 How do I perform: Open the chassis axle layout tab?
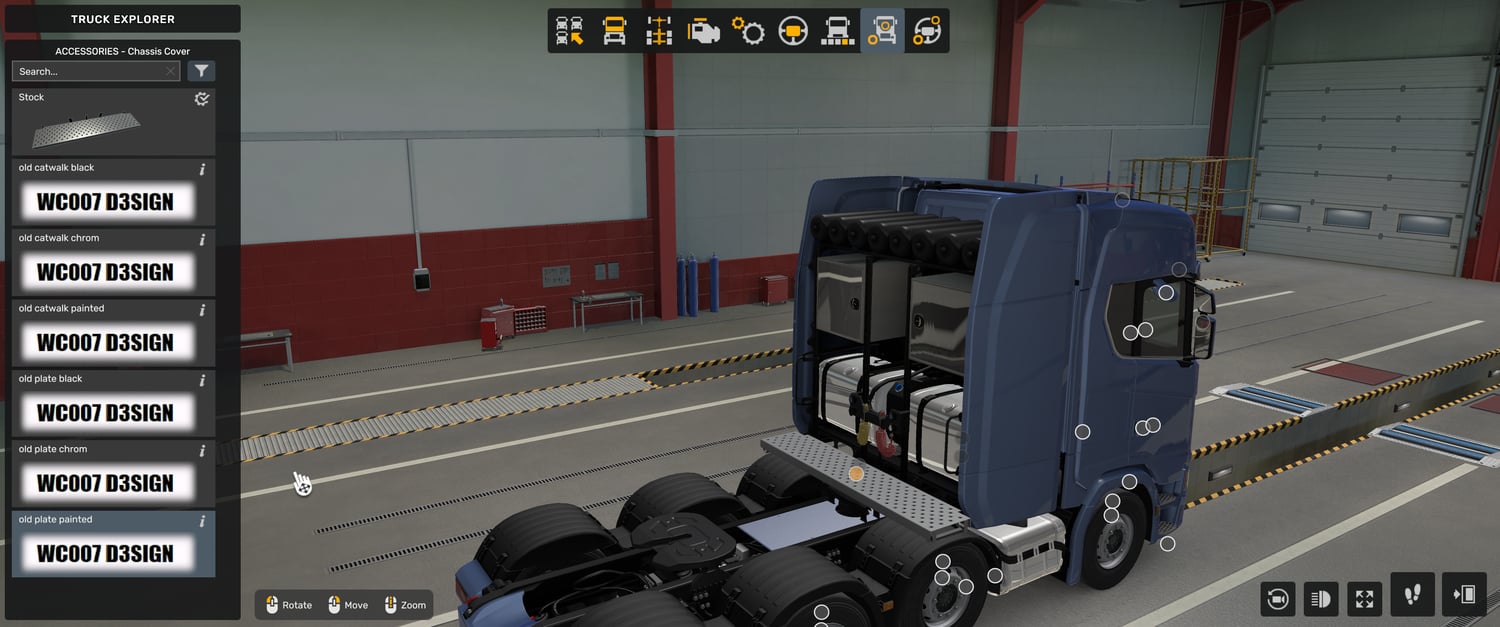click(x=659, y=31)
